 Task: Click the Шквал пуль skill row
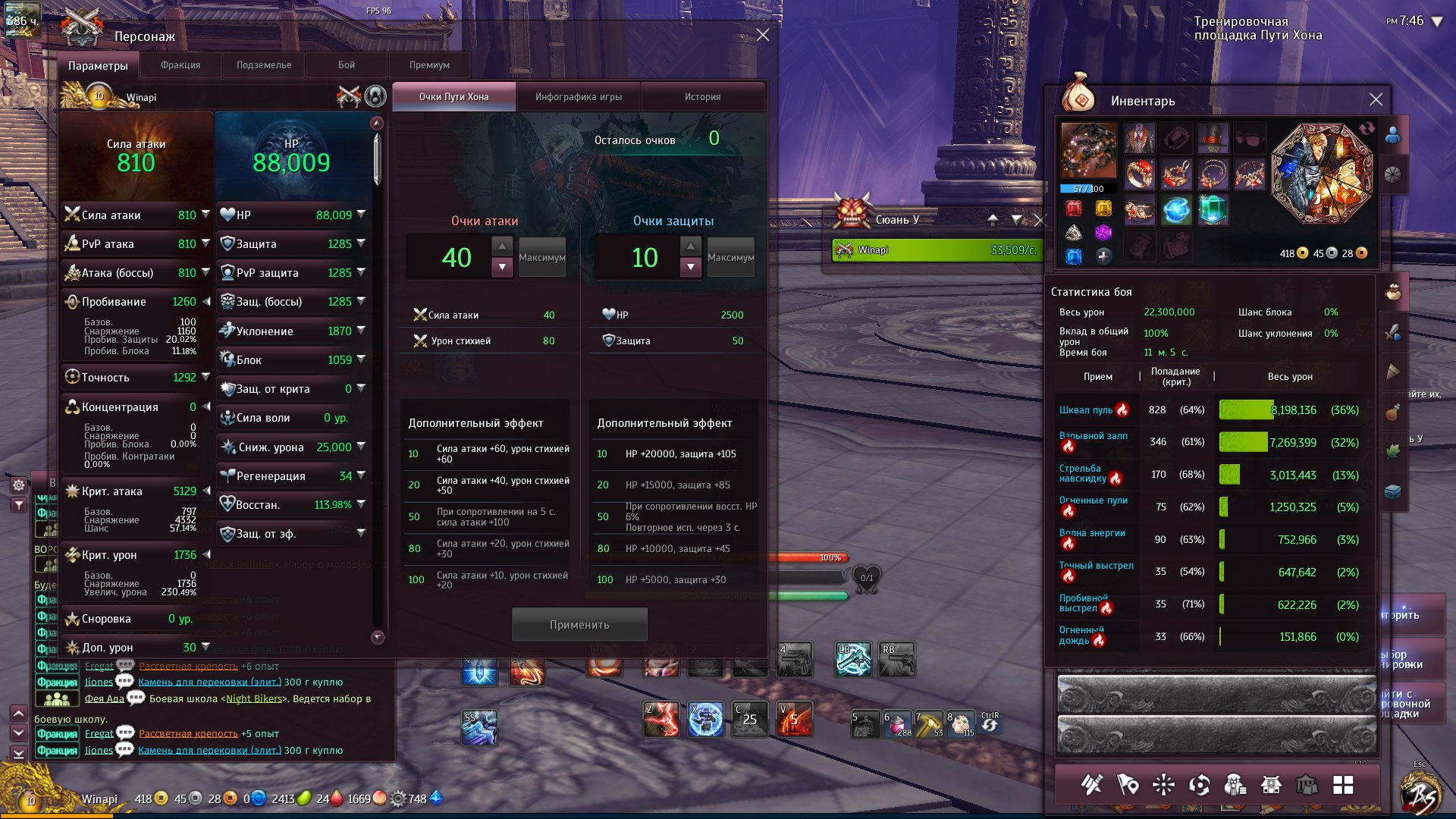tap(1086, 410)
